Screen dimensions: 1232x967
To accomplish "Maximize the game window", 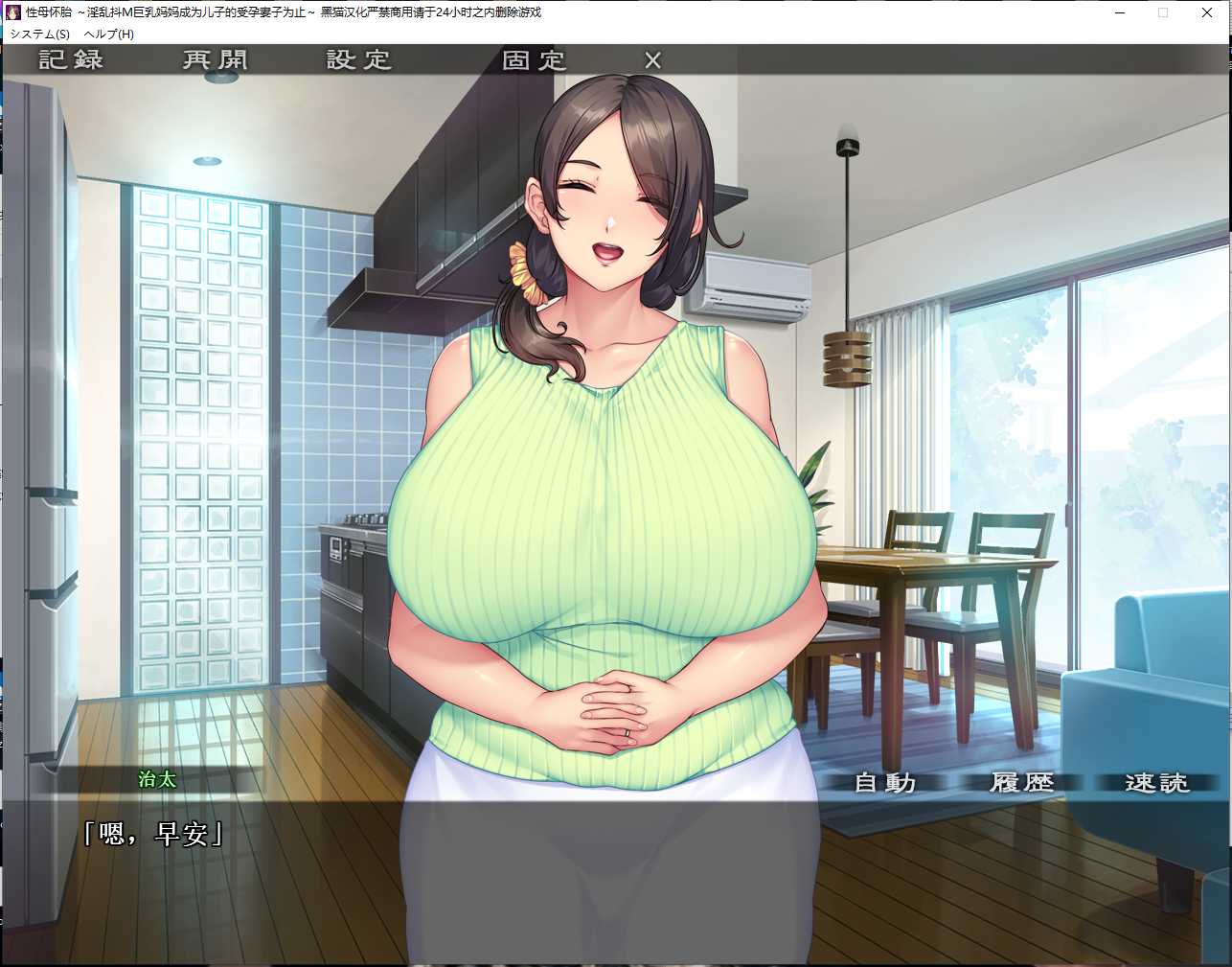I will (1163, 12).
